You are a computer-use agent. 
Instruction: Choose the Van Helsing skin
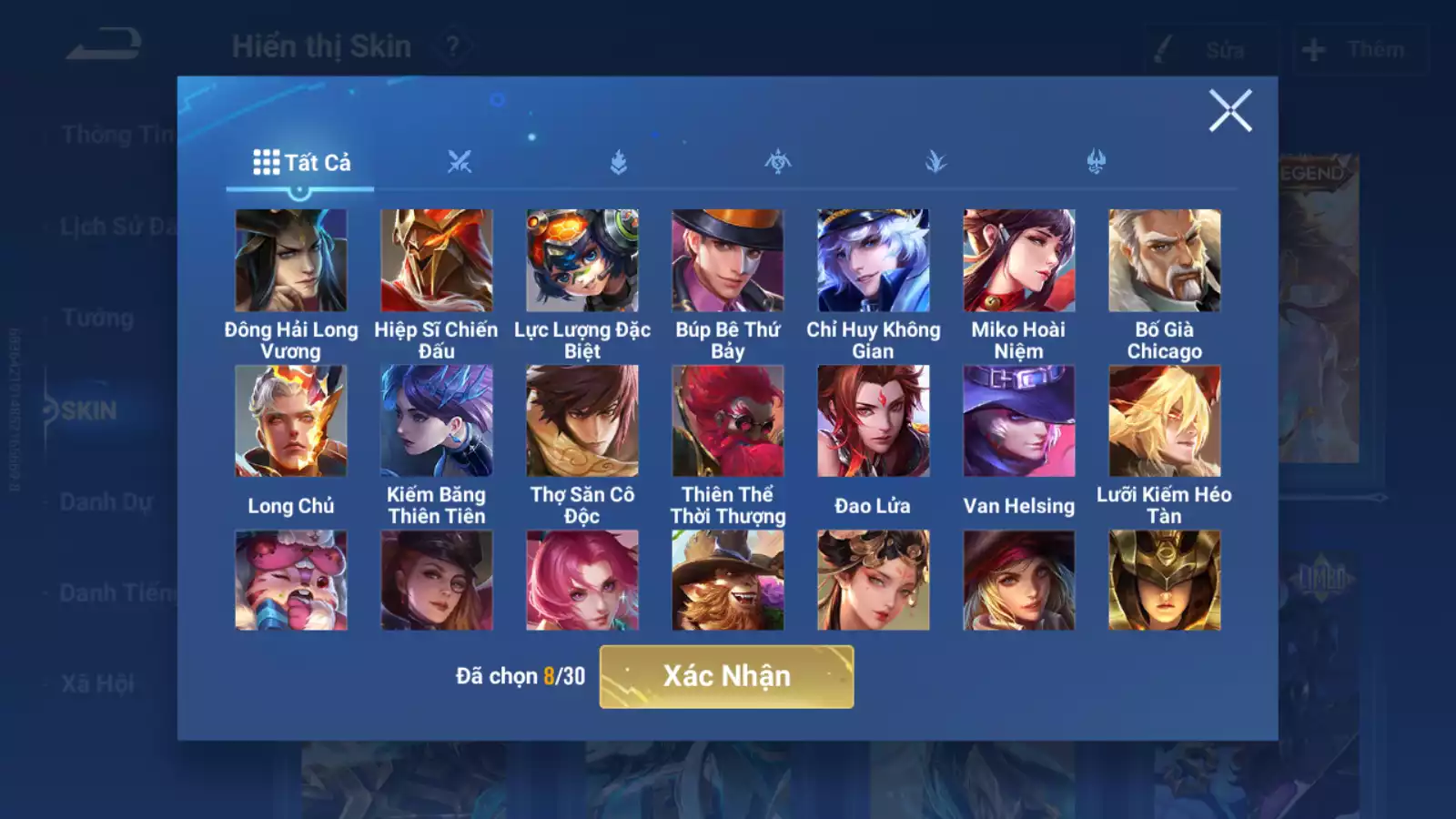tap(1018, 421)
